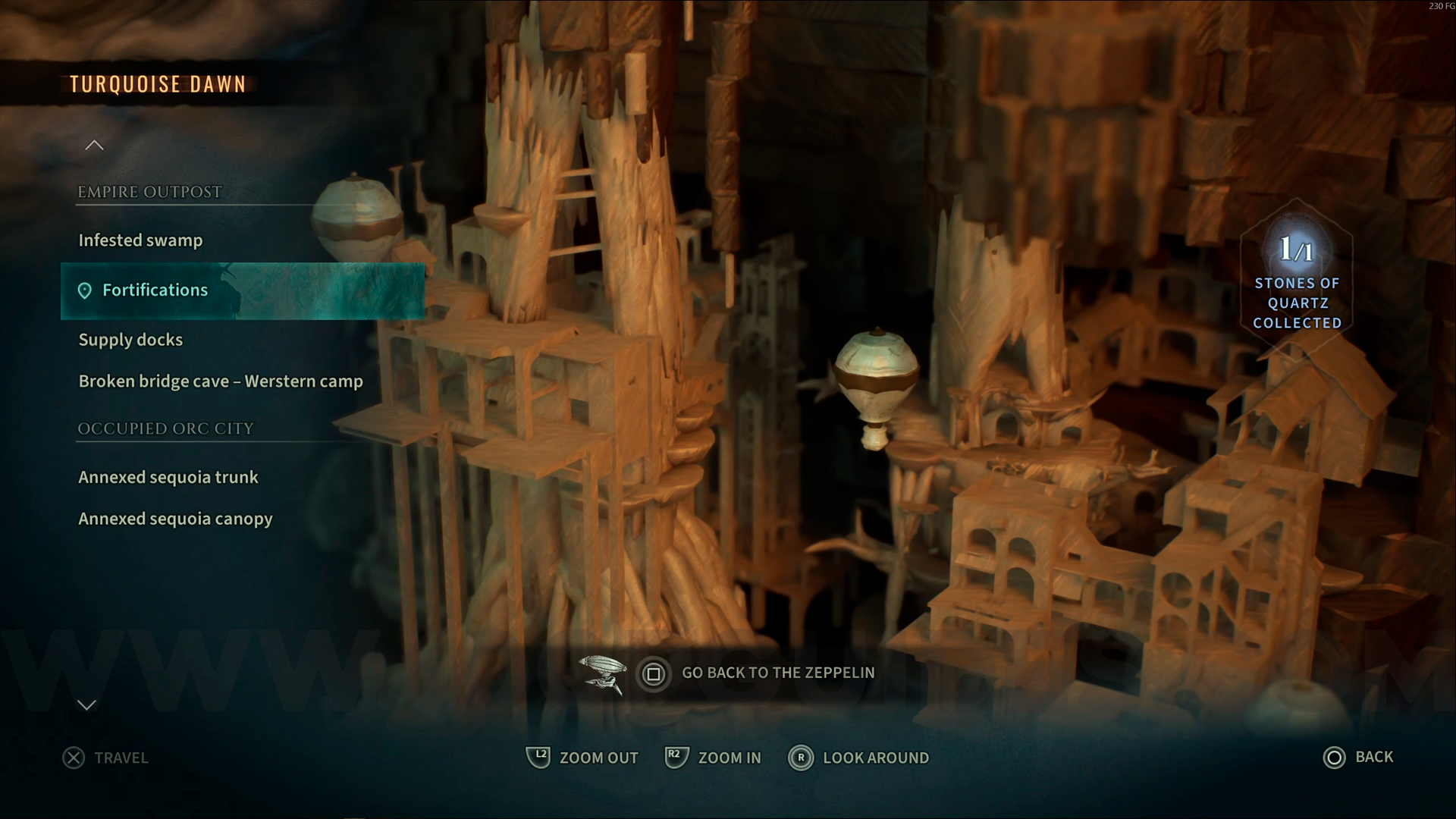Pick Supply docks from the list
Screen dimensions: 1456x819
(x=130, y=340)
